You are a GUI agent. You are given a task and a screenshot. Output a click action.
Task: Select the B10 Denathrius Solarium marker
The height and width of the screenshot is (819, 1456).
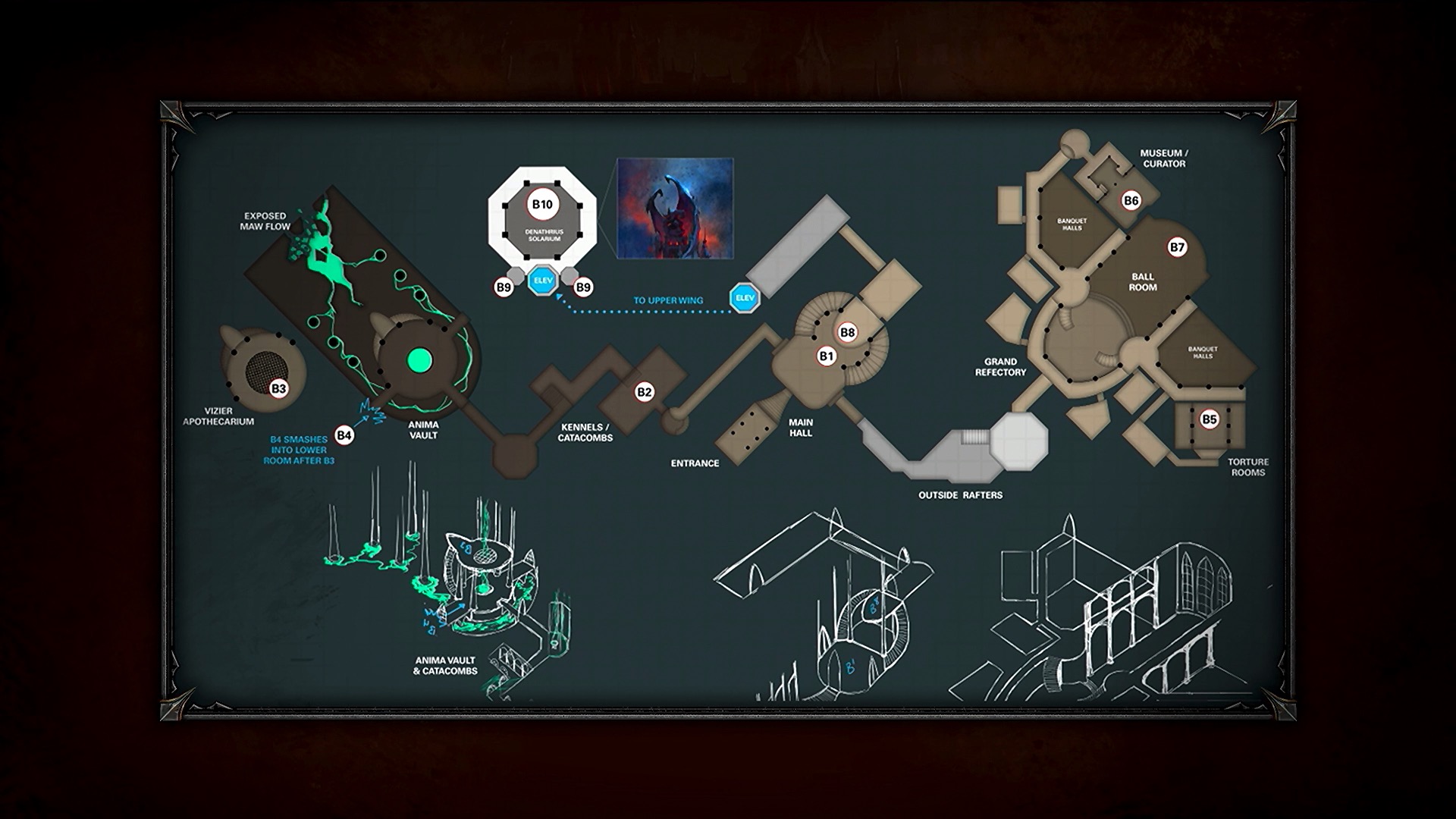(x=542, y=205)
